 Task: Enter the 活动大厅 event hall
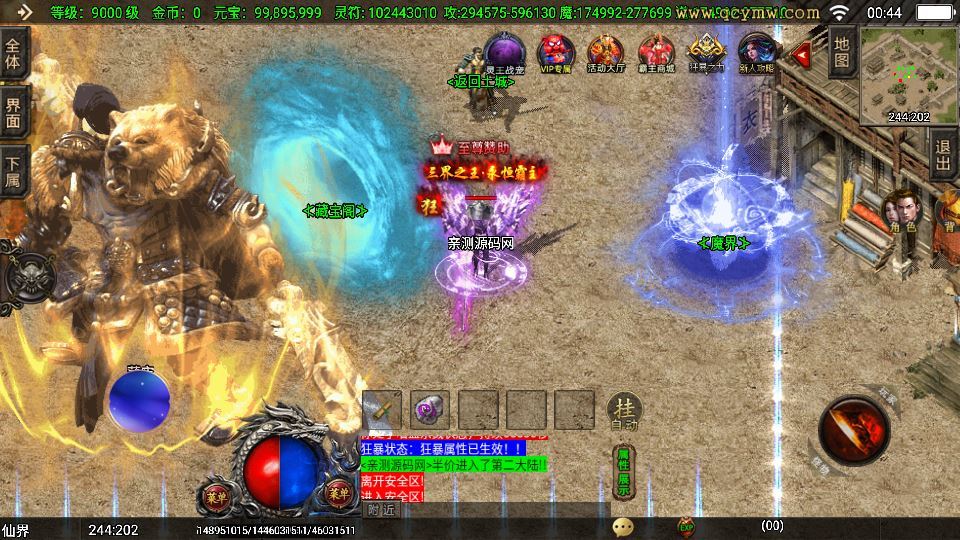coord(606,51)
